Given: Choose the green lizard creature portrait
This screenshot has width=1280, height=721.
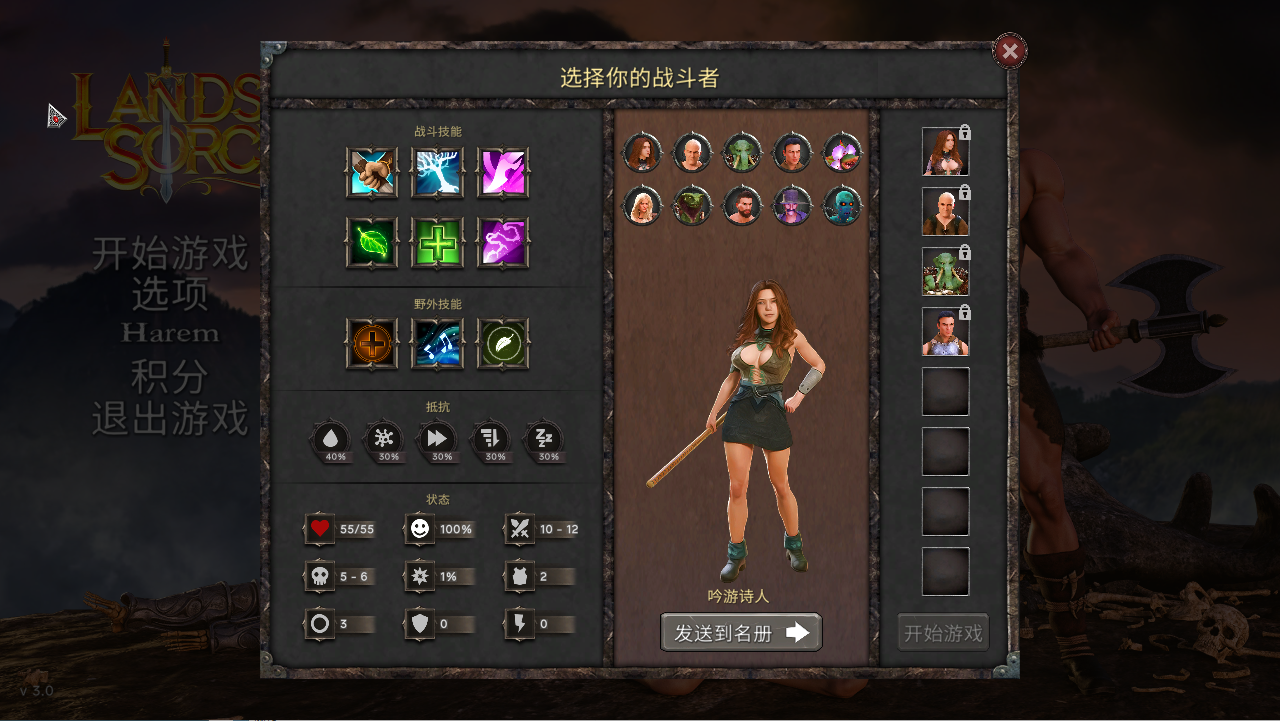Looking at the screenshot, I should coord(692,206).
